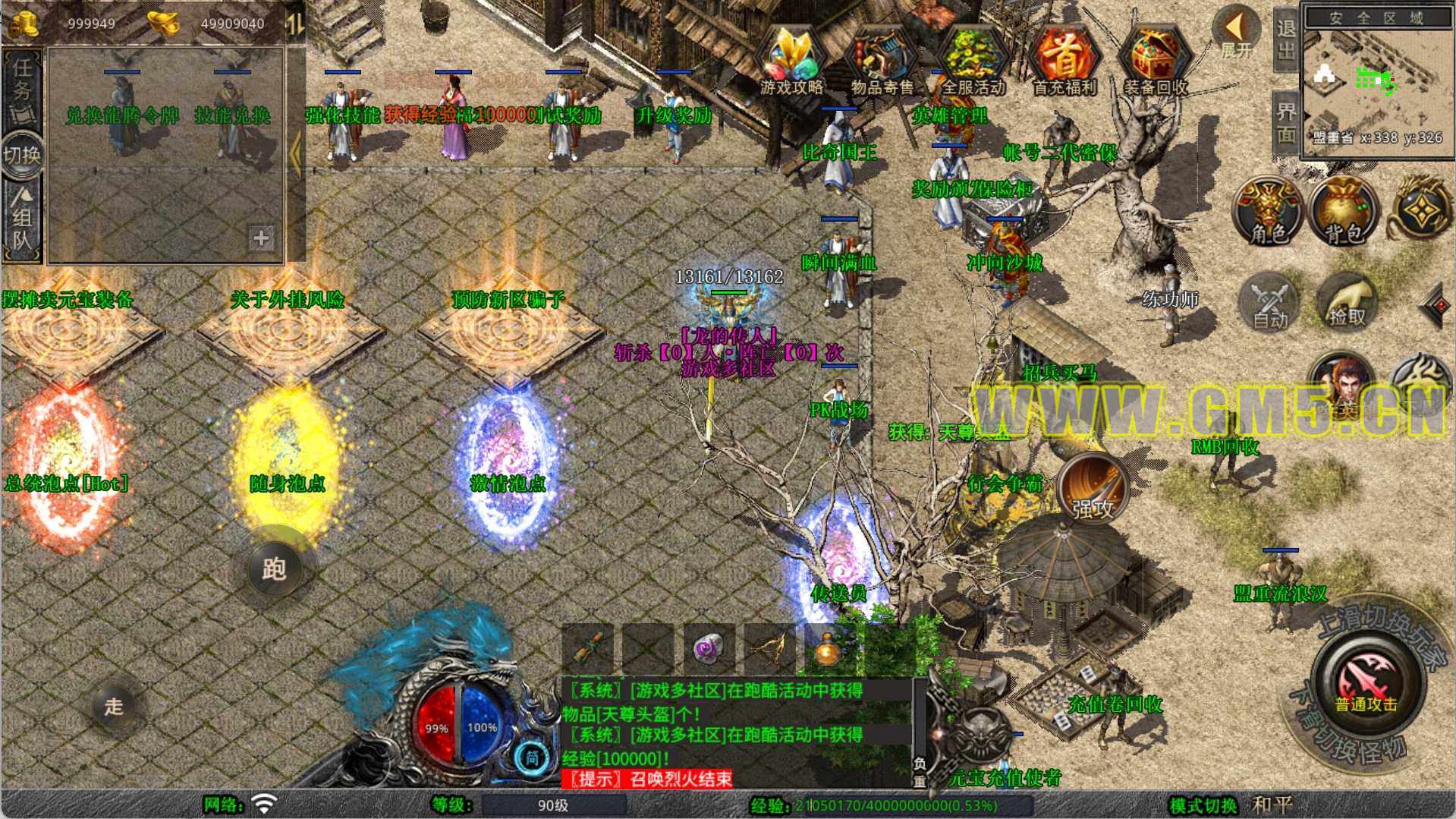The image size is (1456, 819).
Task: Open the 背包 bag inventory
Action: pyautogui.click(x=1344, y=211)
